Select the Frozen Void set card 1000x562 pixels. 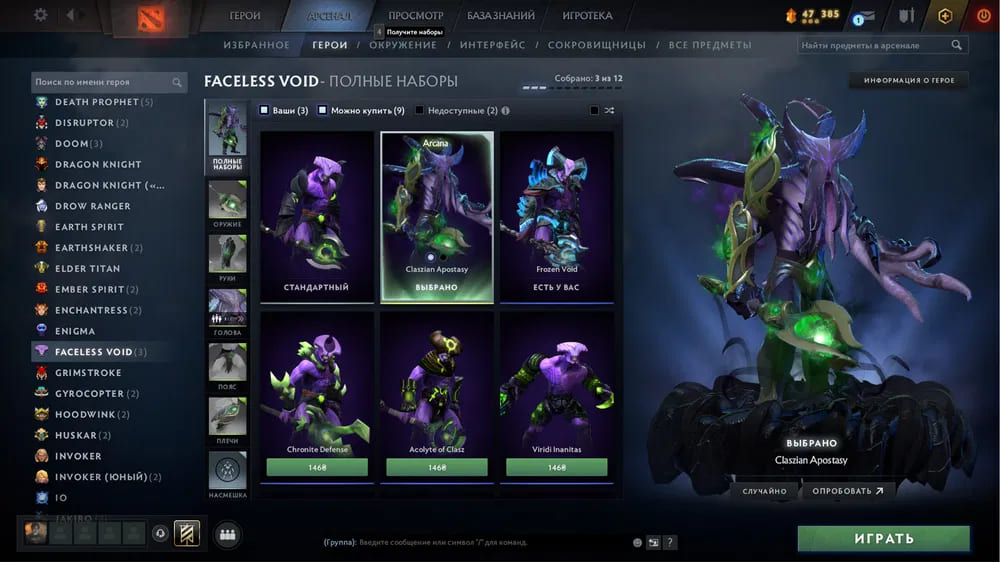[556, 216]
